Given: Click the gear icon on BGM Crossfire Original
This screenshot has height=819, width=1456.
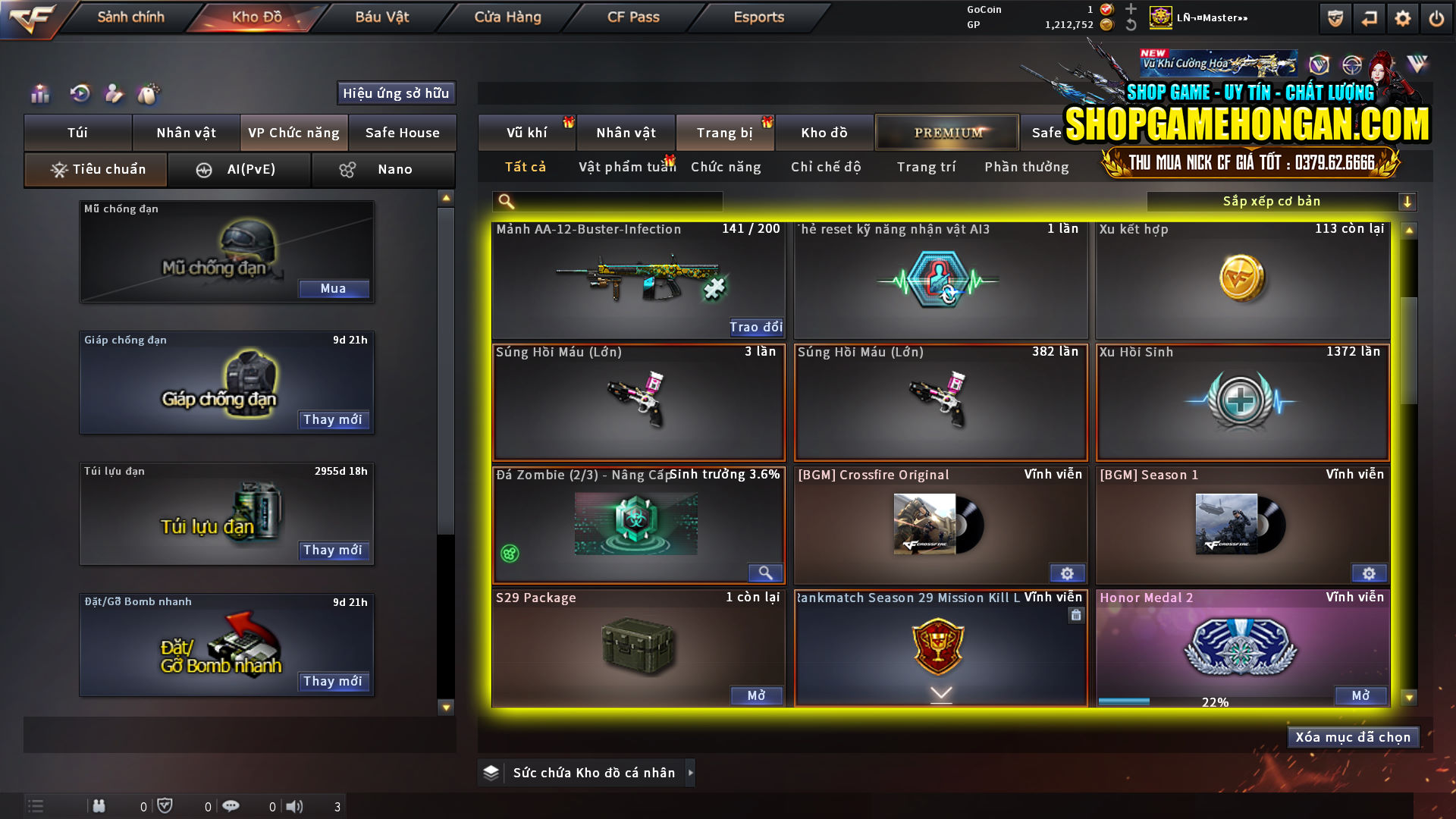Looking at the screenshot, I should pyautogui.click(x=1067, y=574).
